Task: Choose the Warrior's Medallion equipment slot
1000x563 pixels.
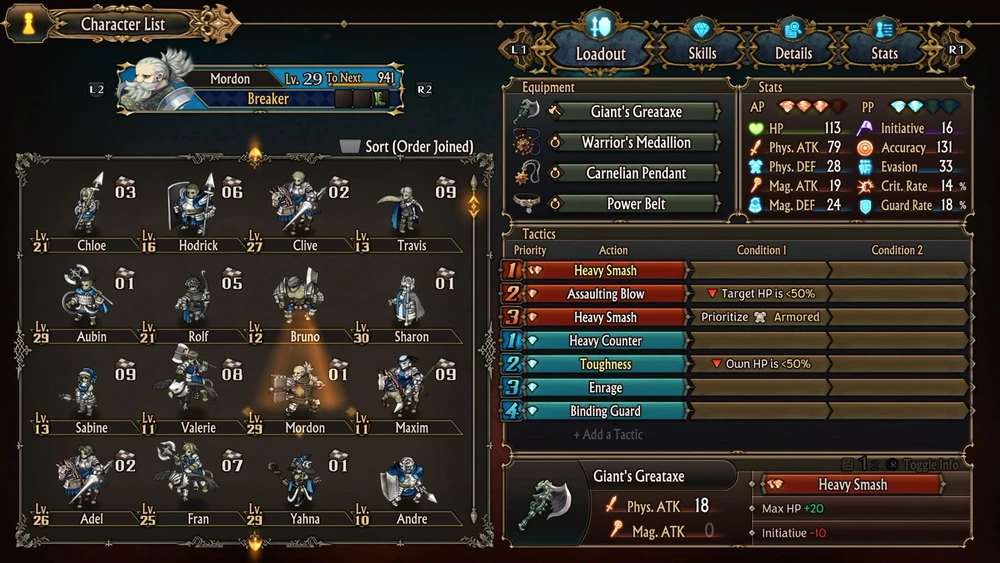Action: [635, 142]
